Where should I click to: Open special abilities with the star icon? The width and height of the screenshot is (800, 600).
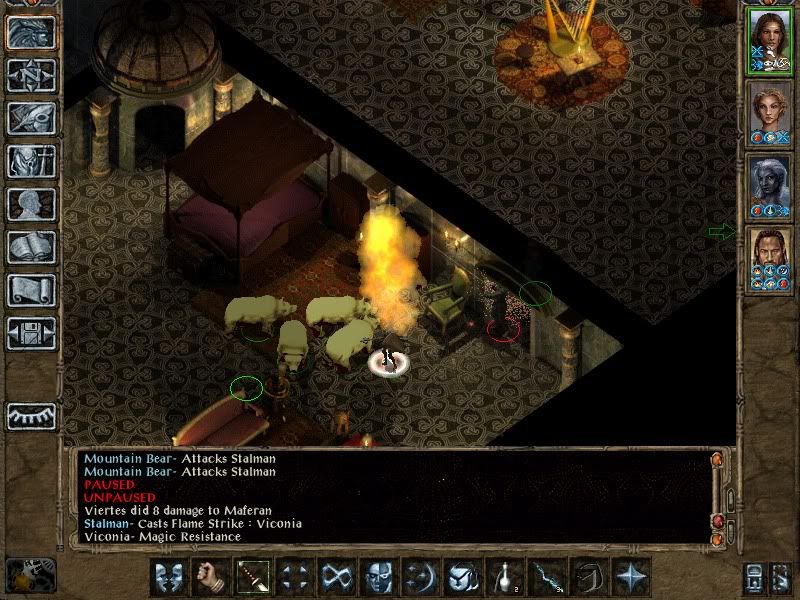(631, 577)
